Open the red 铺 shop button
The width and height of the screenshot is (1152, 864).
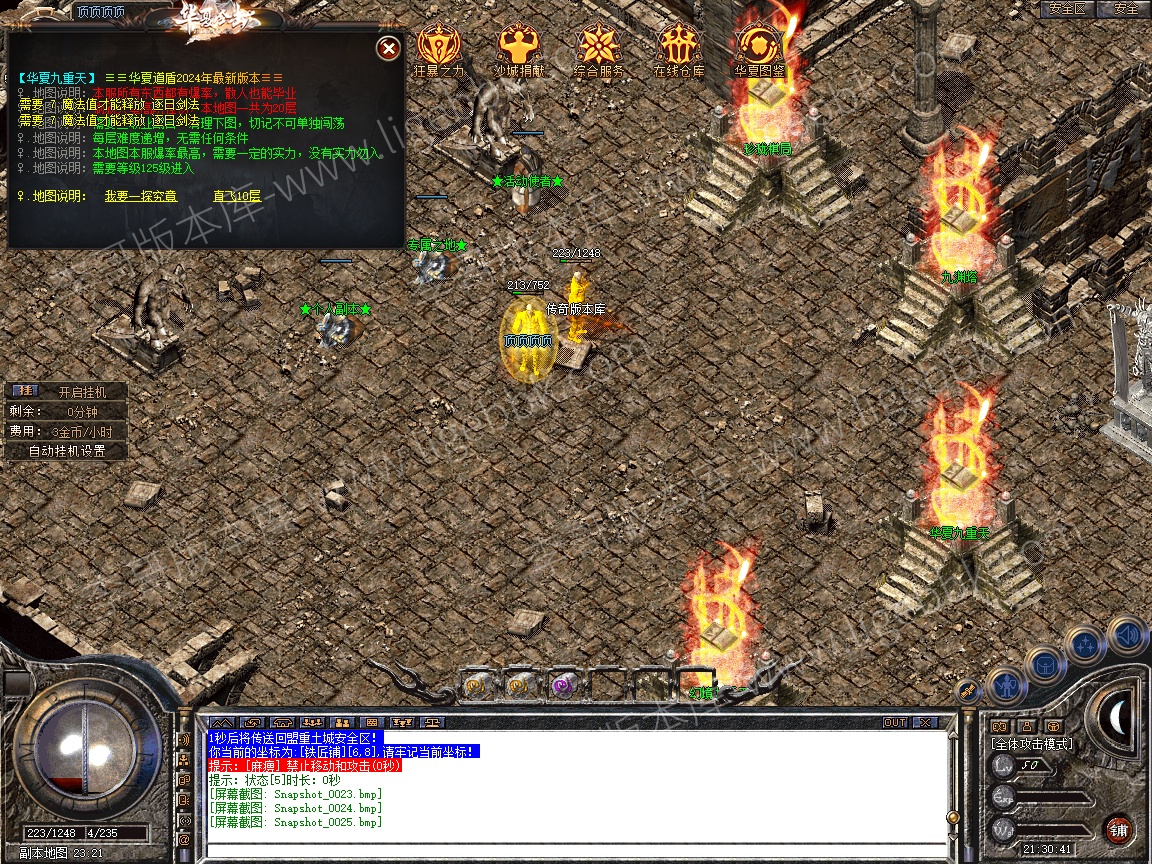pos(1118,829)
